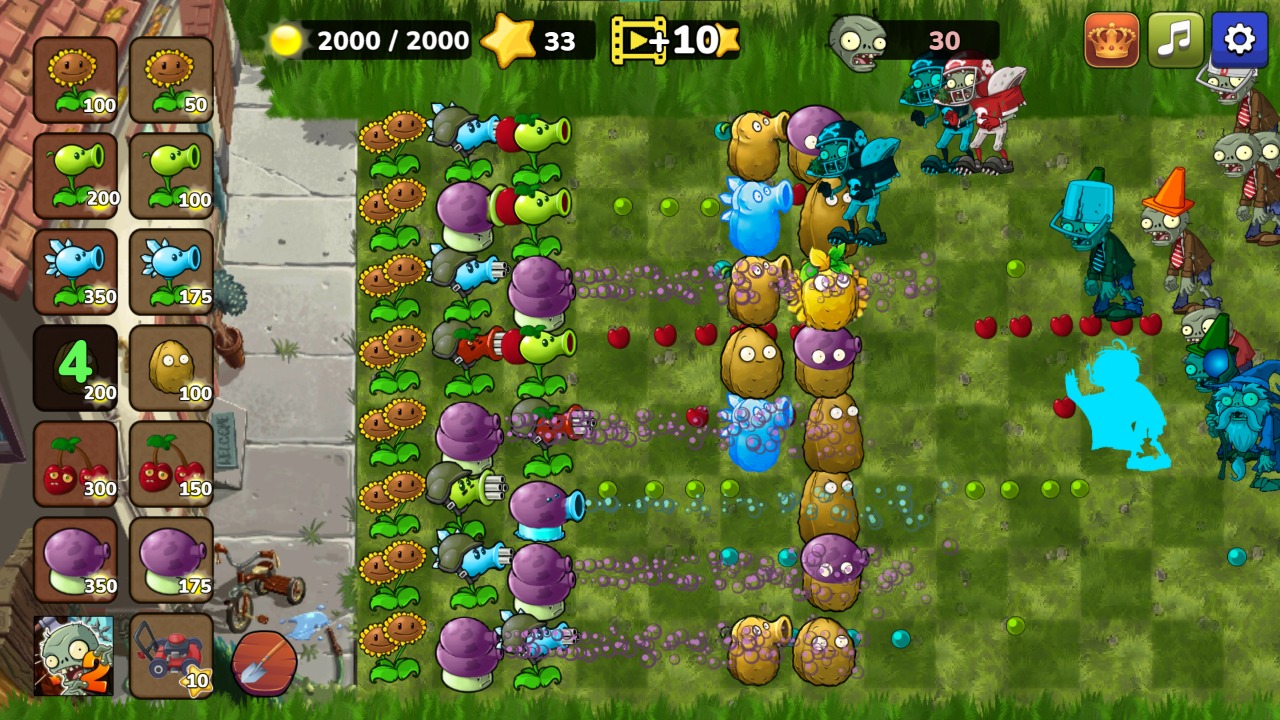Select the Peashooter packet costing 200
Viewport: 1280px width, 720px height.
75,175
